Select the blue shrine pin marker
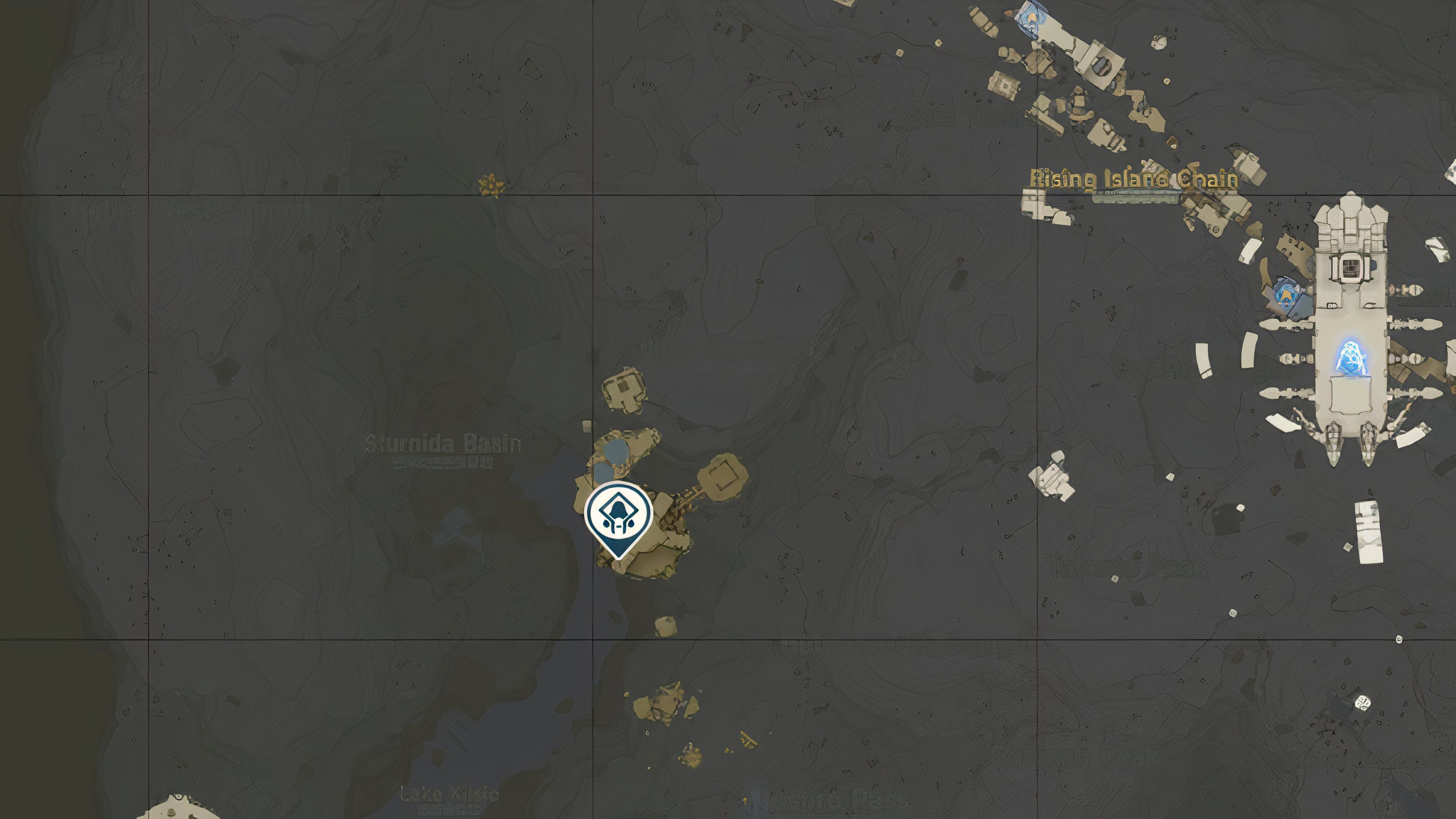The height and width of the screenshot is (819, 1456). (x=618, y=516)
